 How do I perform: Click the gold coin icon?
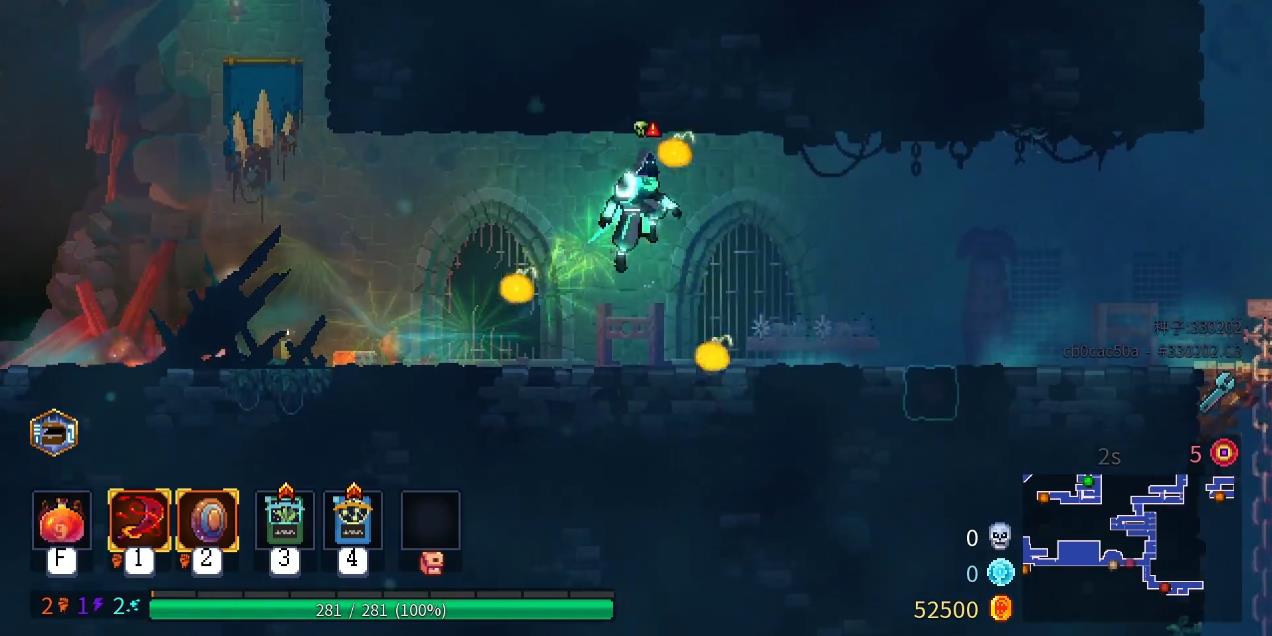(1001, 608)
